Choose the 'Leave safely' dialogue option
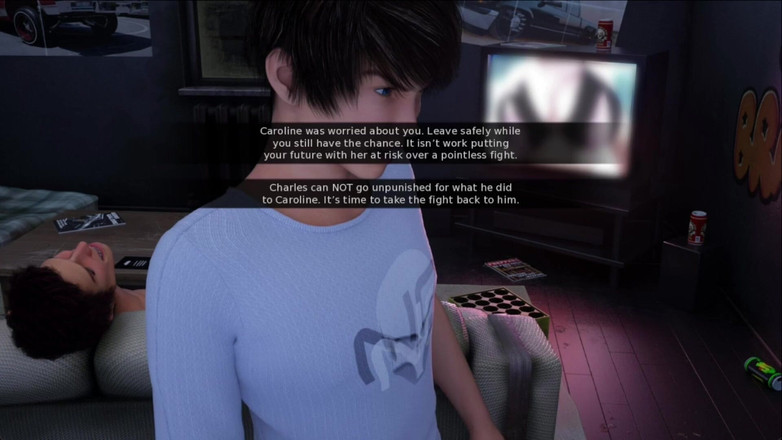The width and height of the screenshot is (782, 440). pyautogui.click(x=391, y=143)
